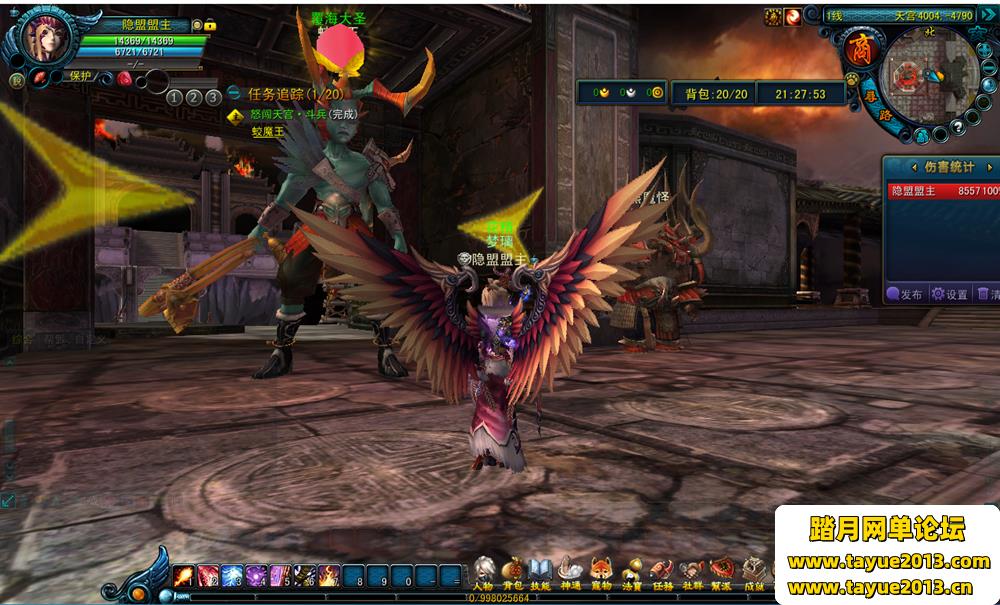Collapse the 任务追踪 quest tracker
The width and height of the screenshot is (1000, 605).
coord(237,94)
